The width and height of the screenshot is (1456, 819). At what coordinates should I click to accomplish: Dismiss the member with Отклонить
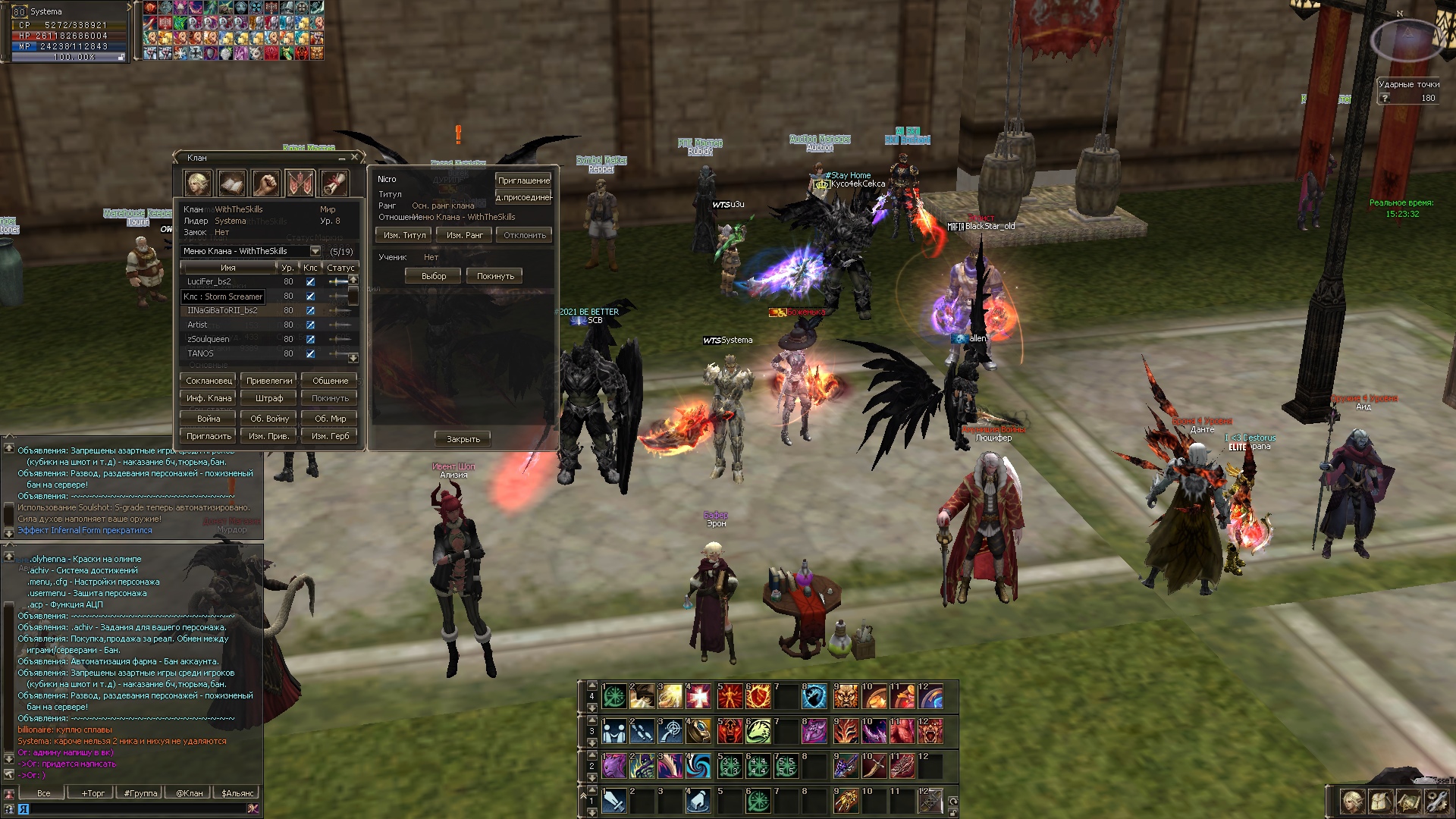524,235
